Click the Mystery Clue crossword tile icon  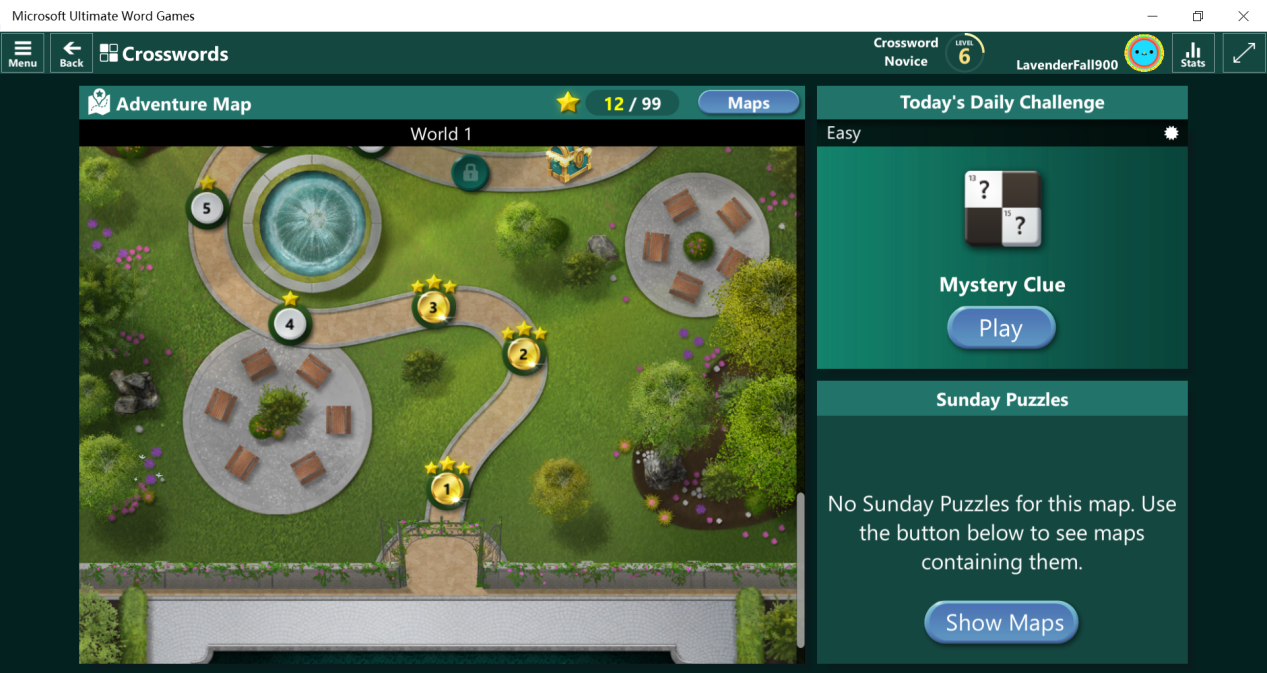point(1002,209)
